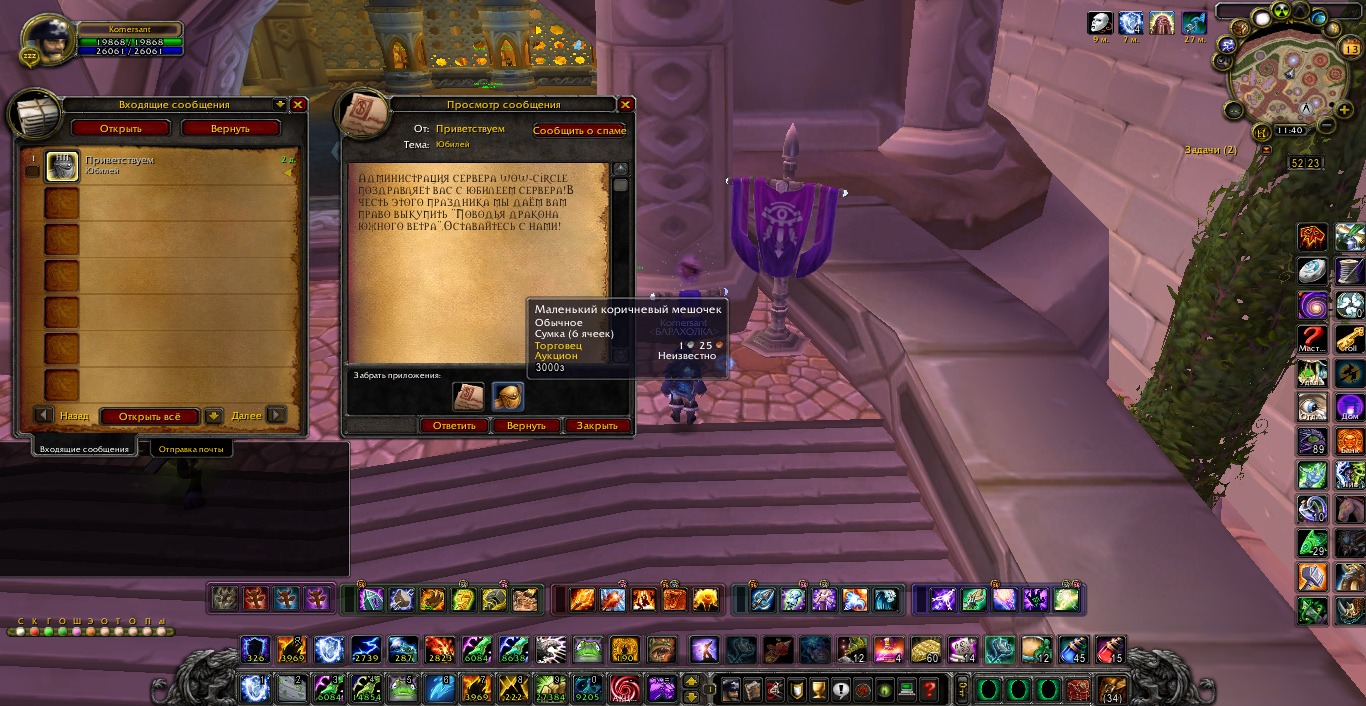Reply using the Ответить button
This screenshot has width=1366, height=706.
454,425
